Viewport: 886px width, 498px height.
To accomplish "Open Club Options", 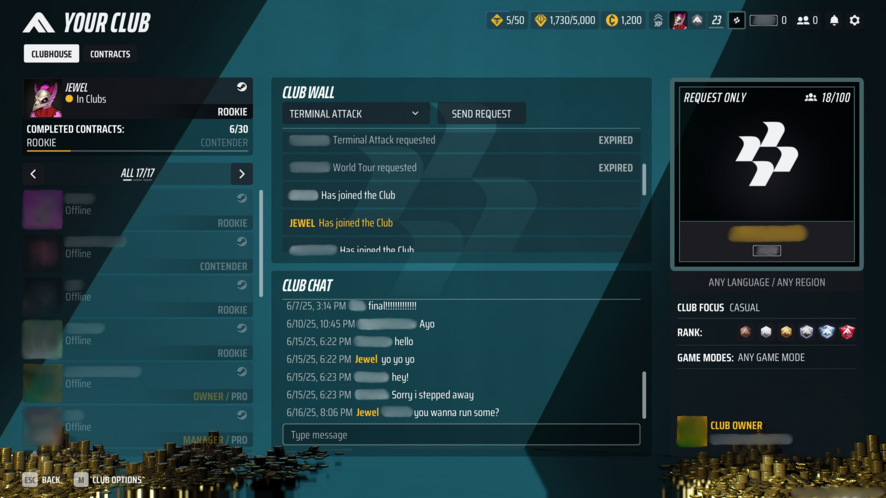I will click(108, 480).
